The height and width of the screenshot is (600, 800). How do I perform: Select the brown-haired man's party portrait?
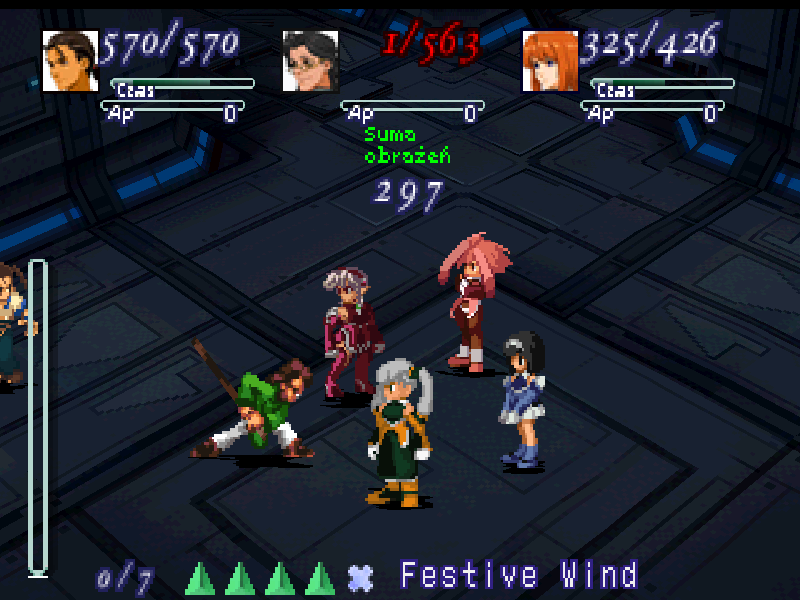(x=71, y=60)
